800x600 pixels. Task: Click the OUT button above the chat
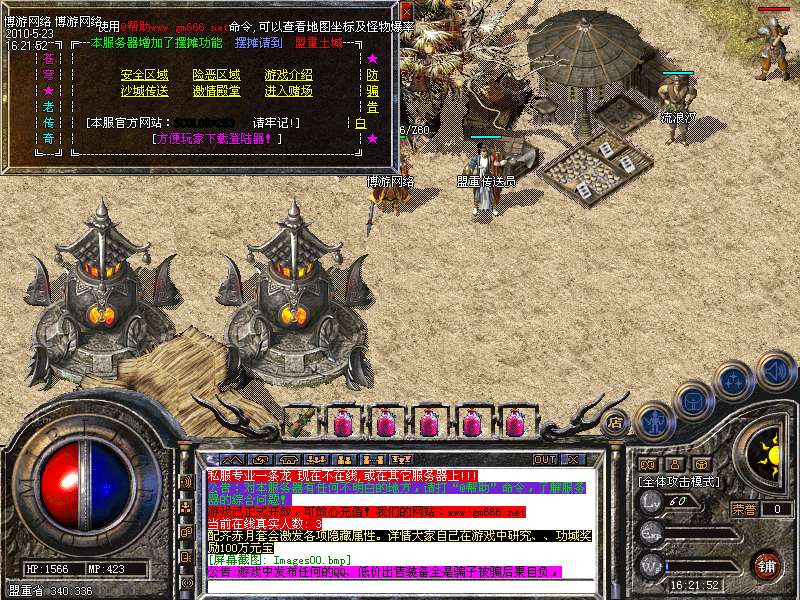[544, 459]
